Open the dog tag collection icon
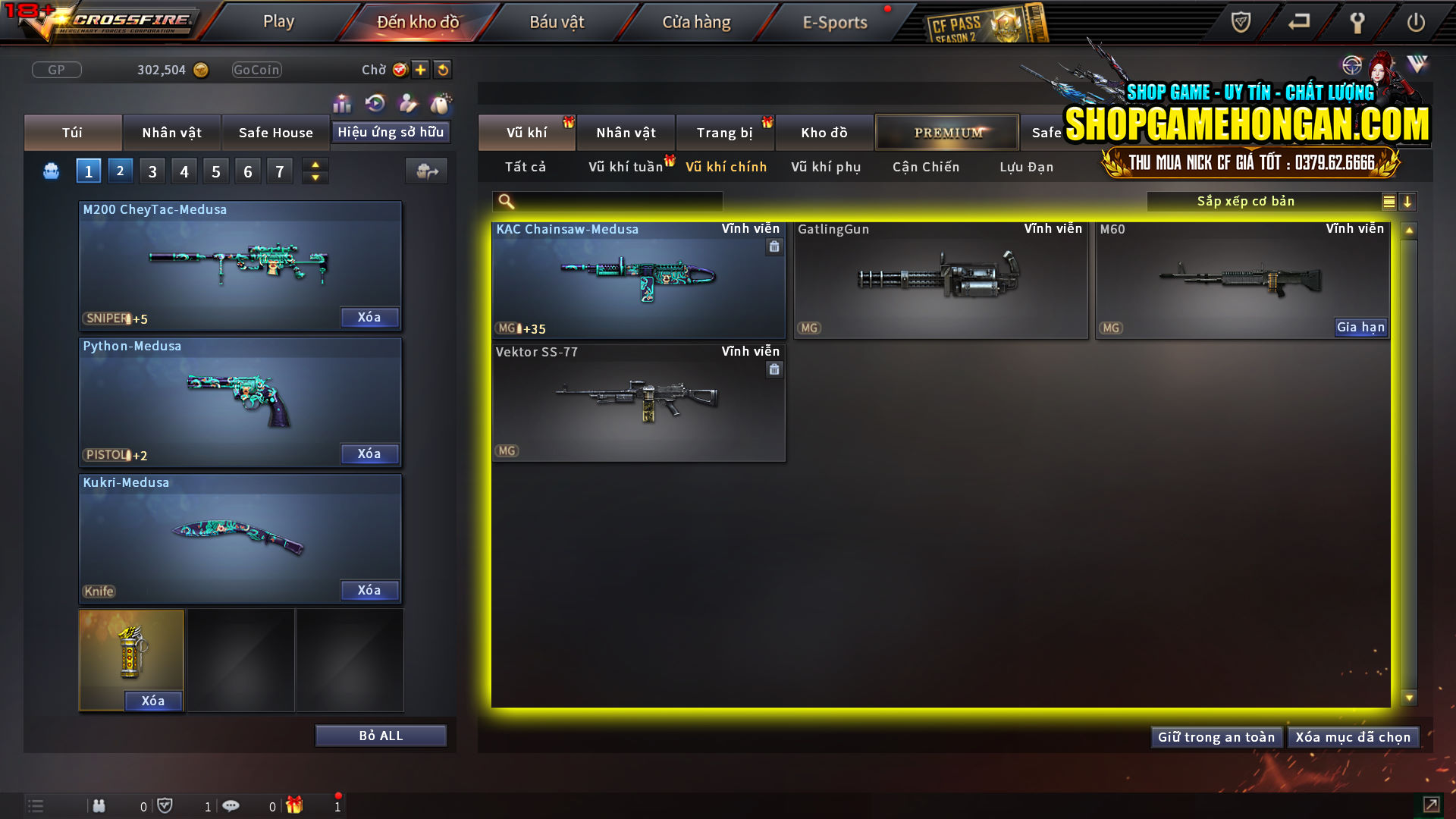 tap(440, 103)
